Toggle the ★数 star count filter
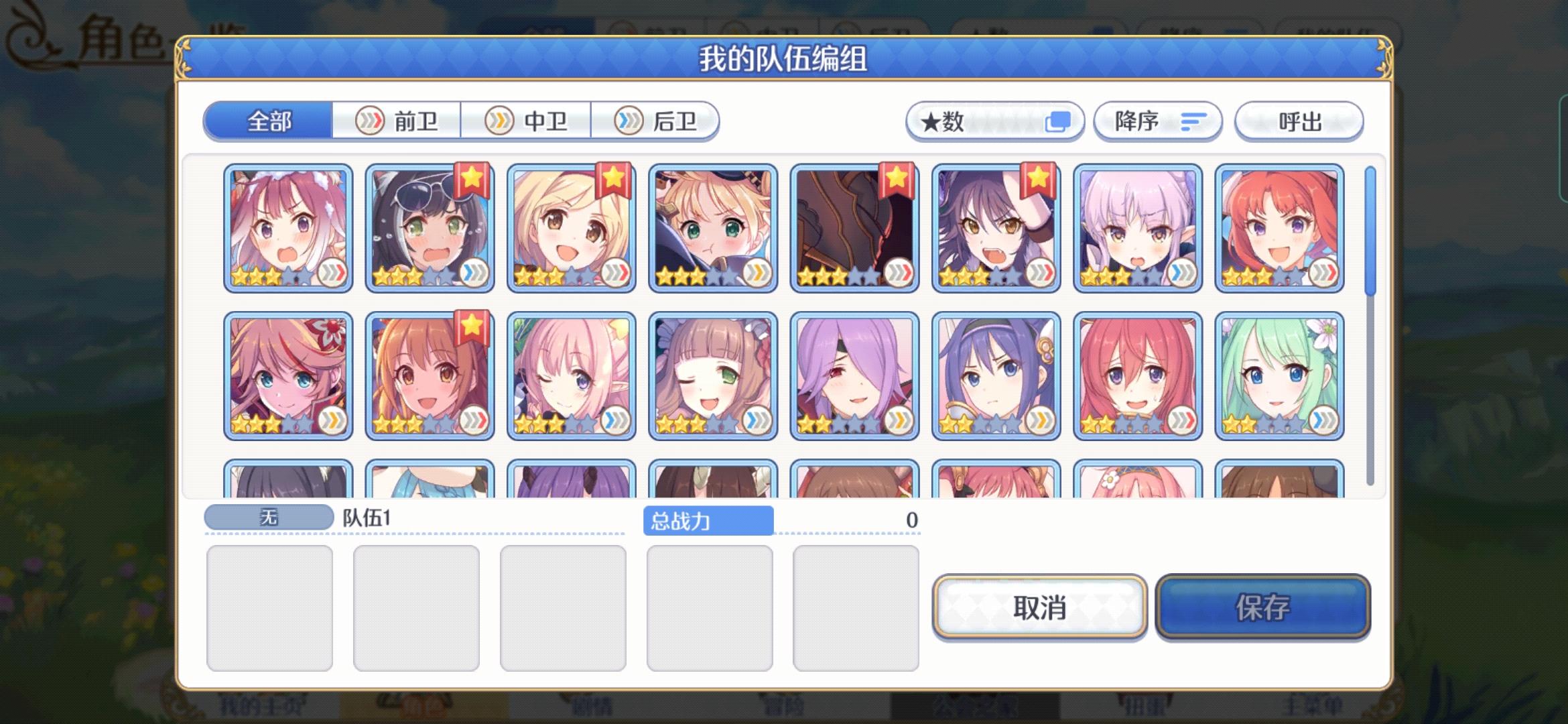The width and height of the screenshot is (1568, 724). click(995, 121)
